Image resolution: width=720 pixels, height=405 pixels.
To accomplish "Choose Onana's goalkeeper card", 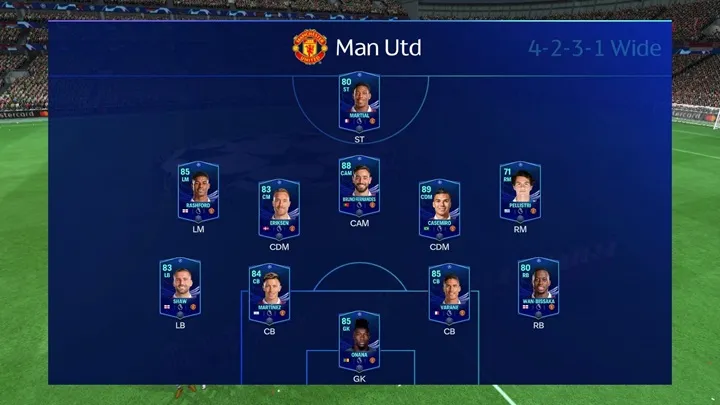I will (x=359, y=342).
